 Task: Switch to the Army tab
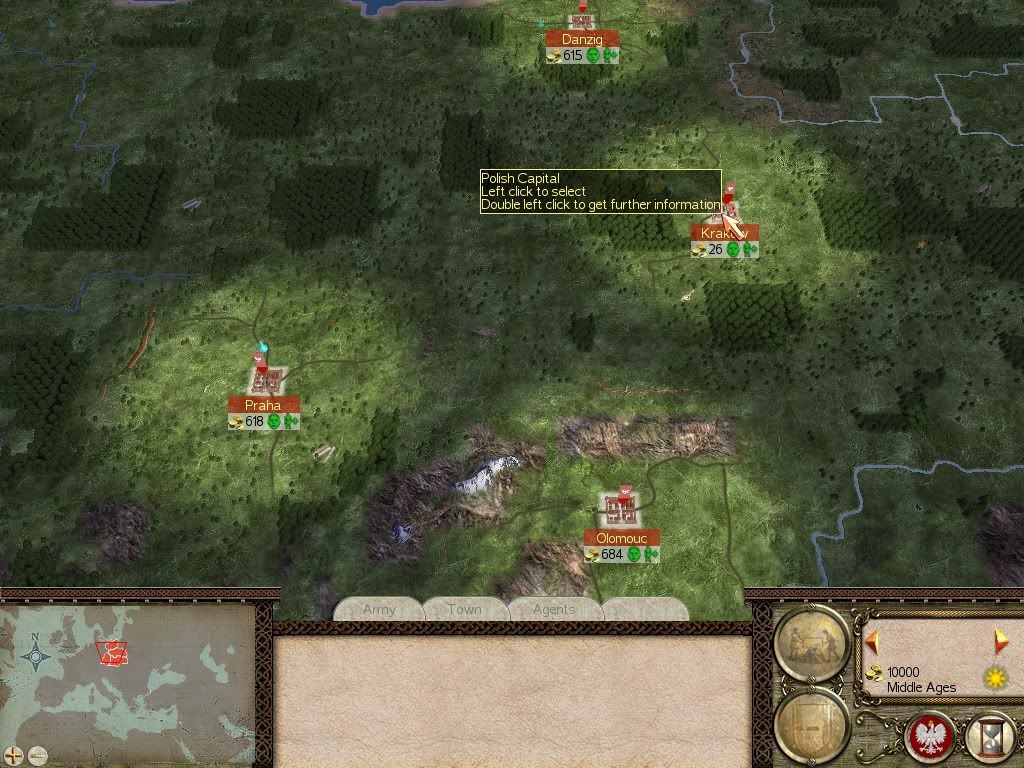click(x=380, y=609)
